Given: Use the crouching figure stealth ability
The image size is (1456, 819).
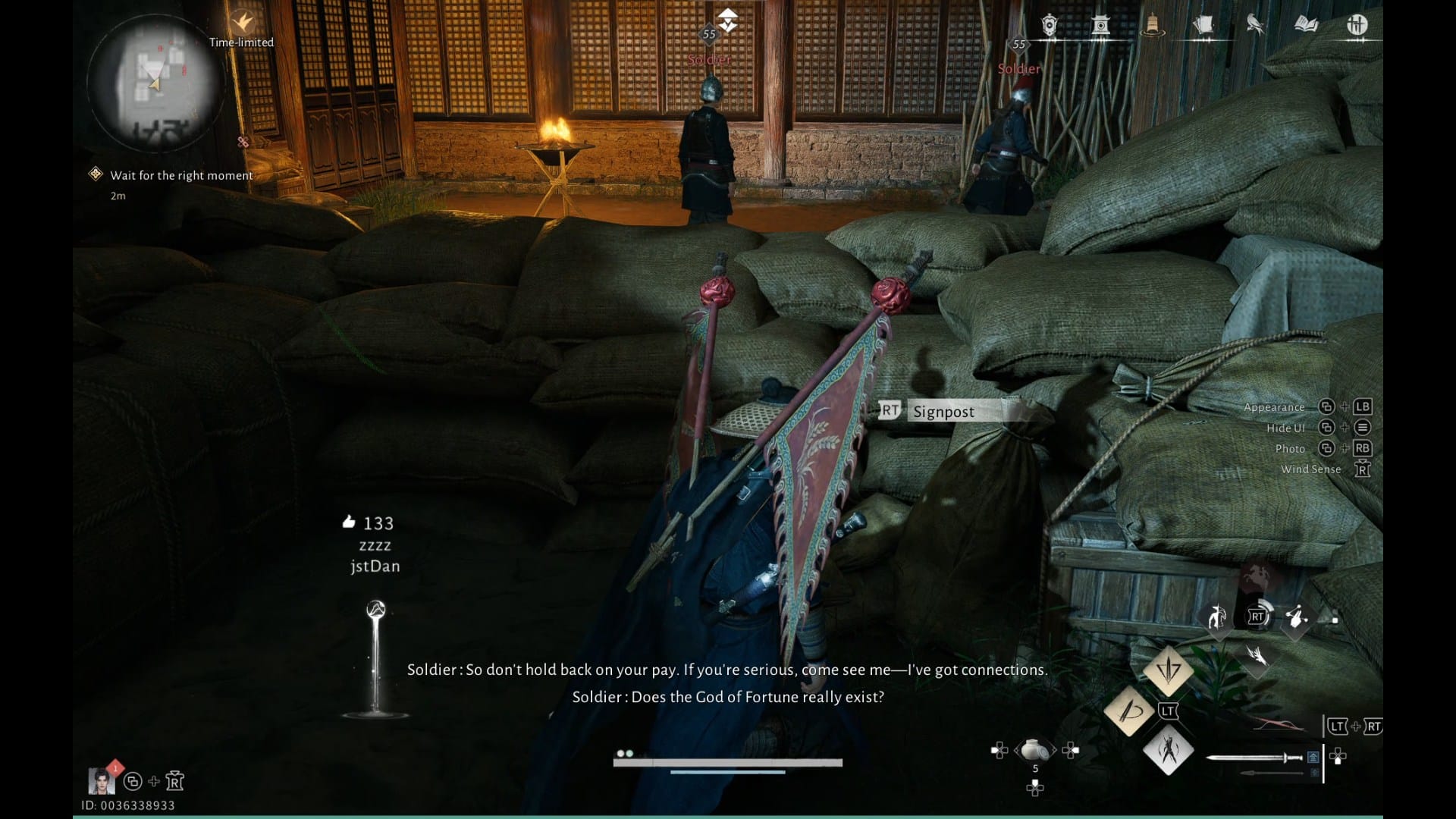Looking at the screenshot, I should [x=1217, y=617].
